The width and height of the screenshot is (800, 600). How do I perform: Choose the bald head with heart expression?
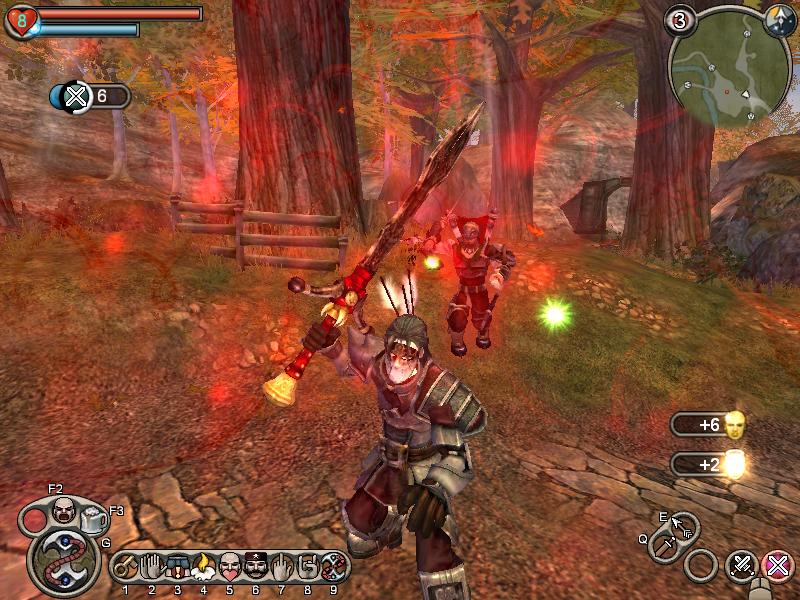tap(230, 568)
